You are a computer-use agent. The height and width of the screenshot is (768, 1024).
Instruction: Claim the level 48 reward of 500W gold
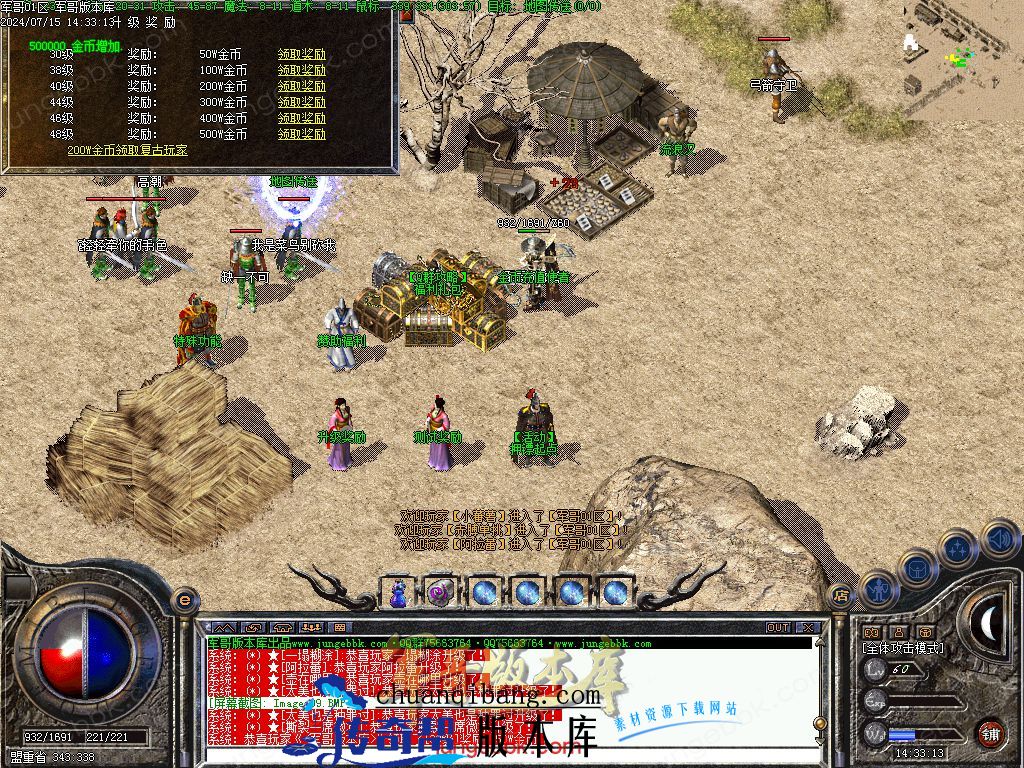click(x=301, y=134)
